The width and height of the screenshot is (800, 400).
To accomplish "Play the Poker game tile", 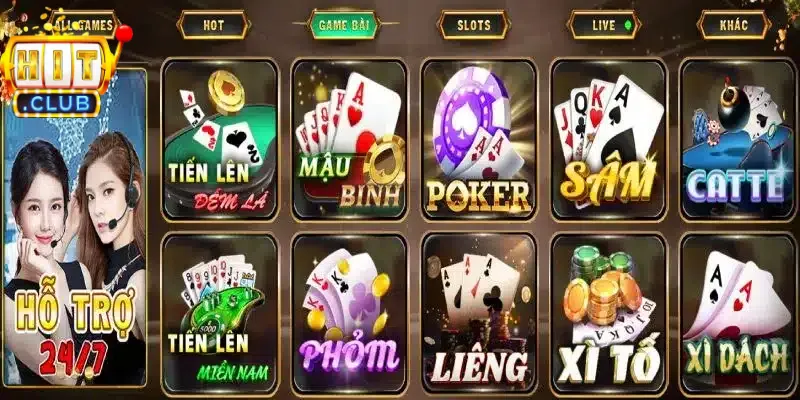I will [x=478, y=138].
